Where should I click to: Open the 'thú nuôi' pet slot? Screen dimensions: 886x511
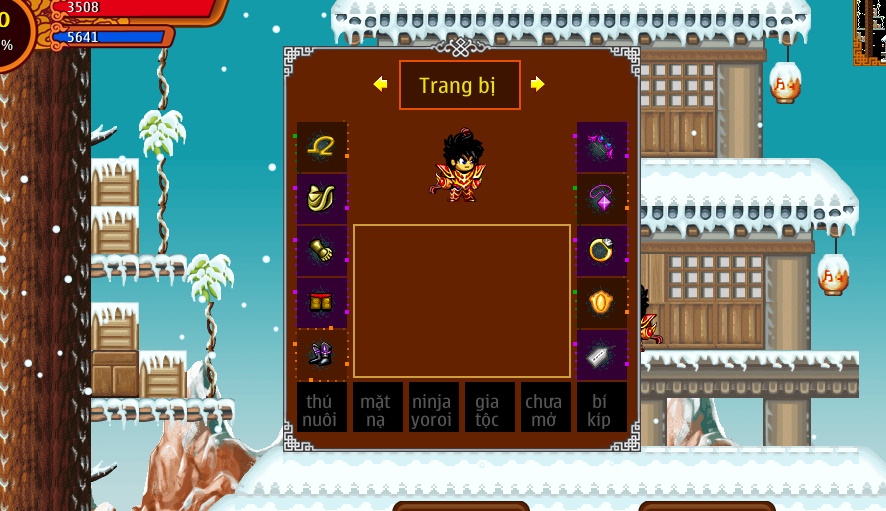(322, 408)
